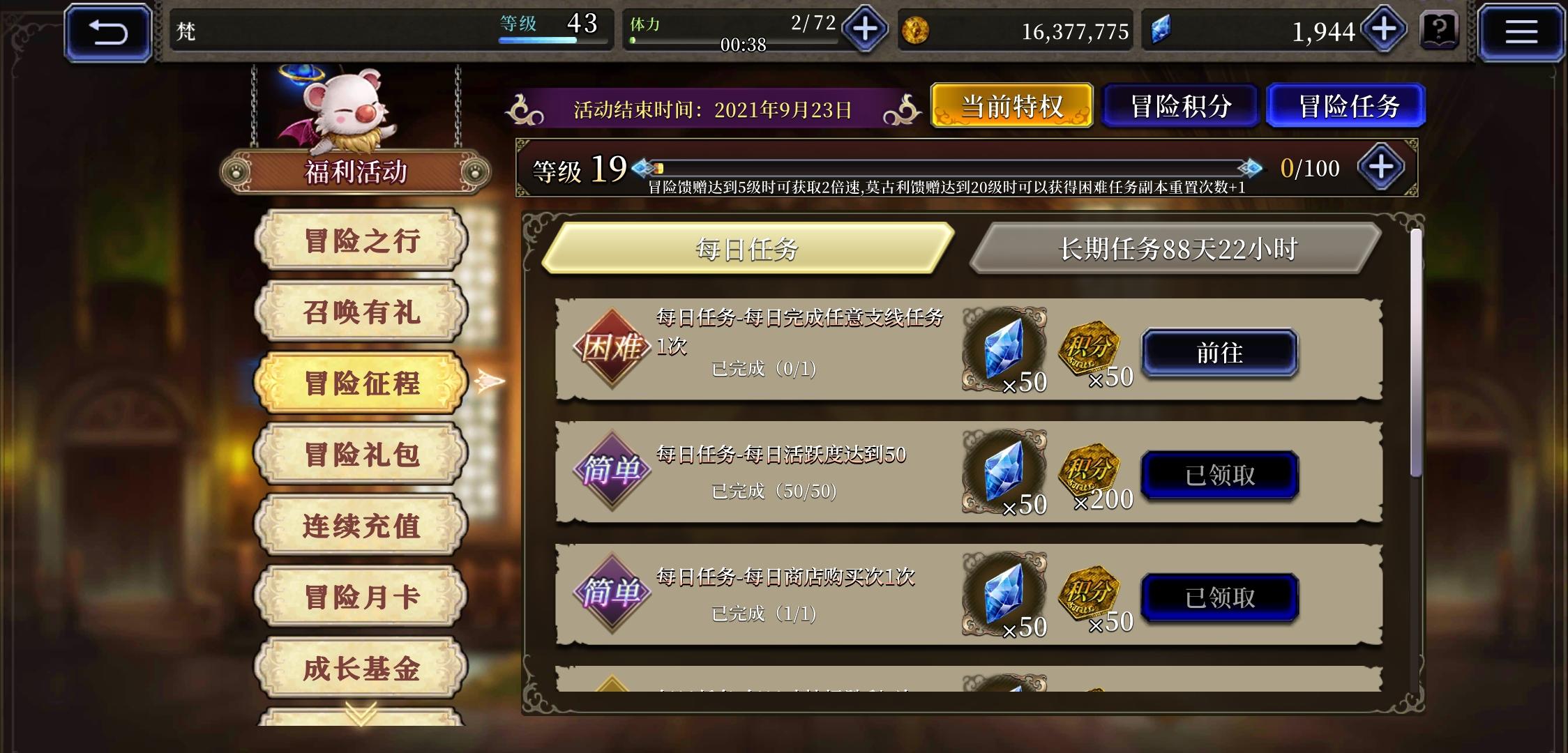Tap the back arrow to exit the event screen
1568x753 pixels.
[108, 31]
